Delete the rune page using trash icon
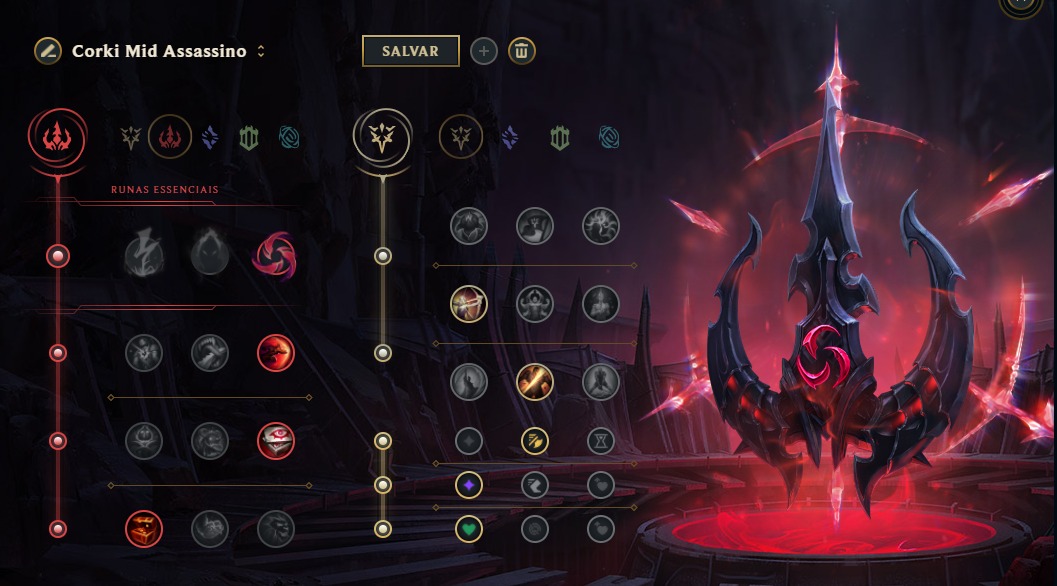 tap(521, 51)
